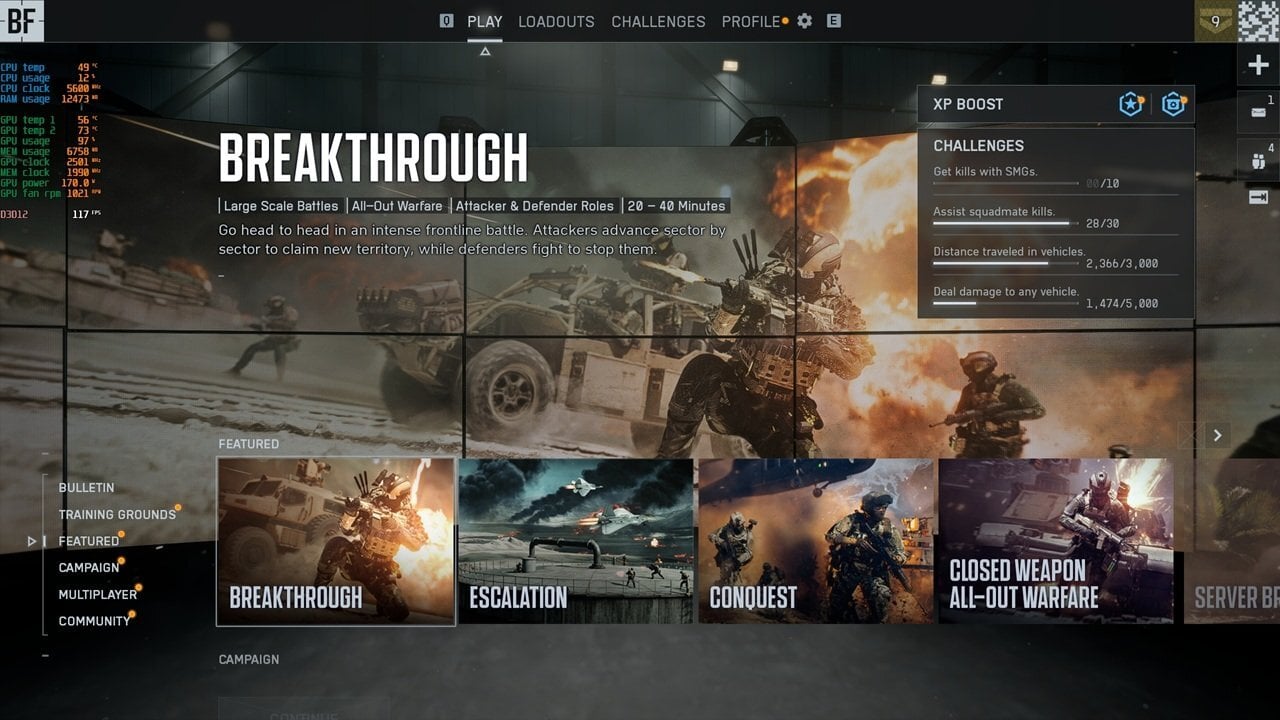The width and height of the screenshot is (1280, 720).
Task: Select the Featured section
Action: (x=89, y=541)
